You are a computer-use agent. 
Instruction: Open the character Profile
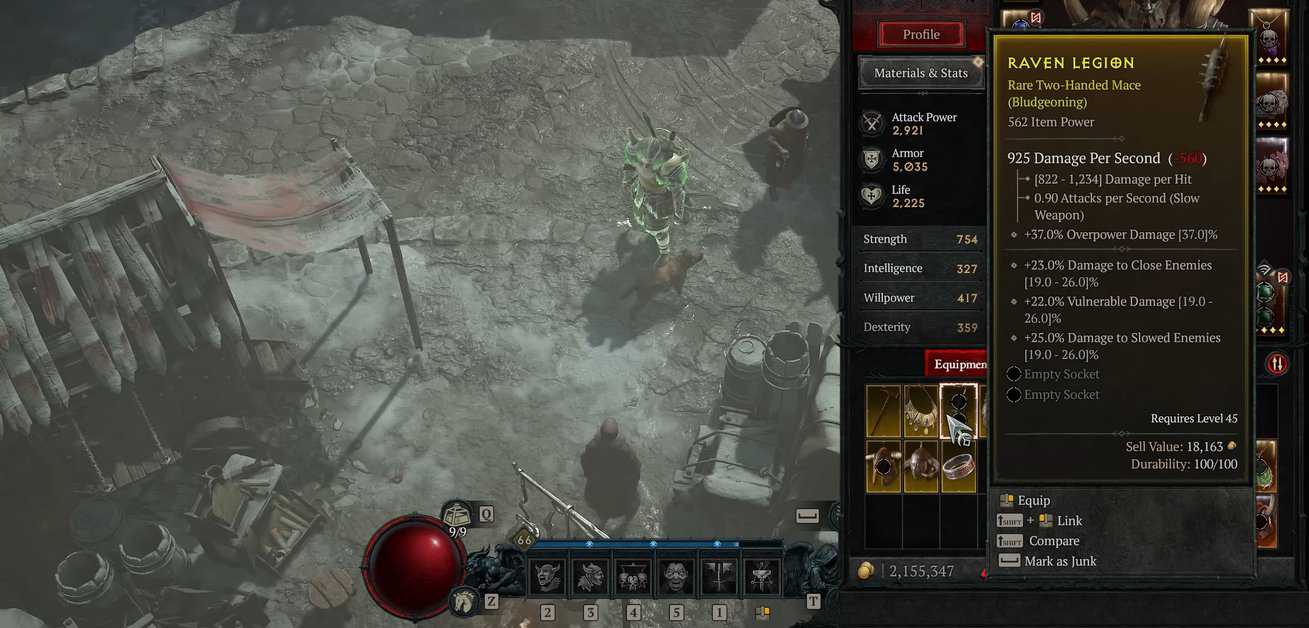pyautogui.click(x=920, y=34)
